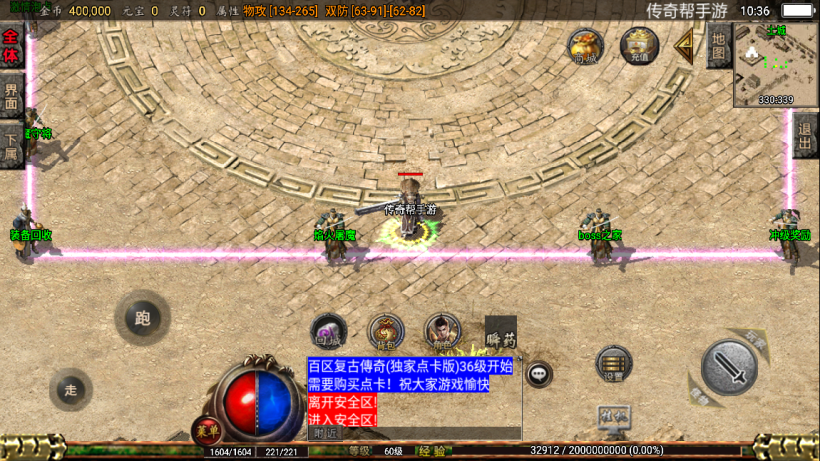The image size is (820, 461).
Task: Collapse the top icons with the golden arrow
Action: (684, 45)
